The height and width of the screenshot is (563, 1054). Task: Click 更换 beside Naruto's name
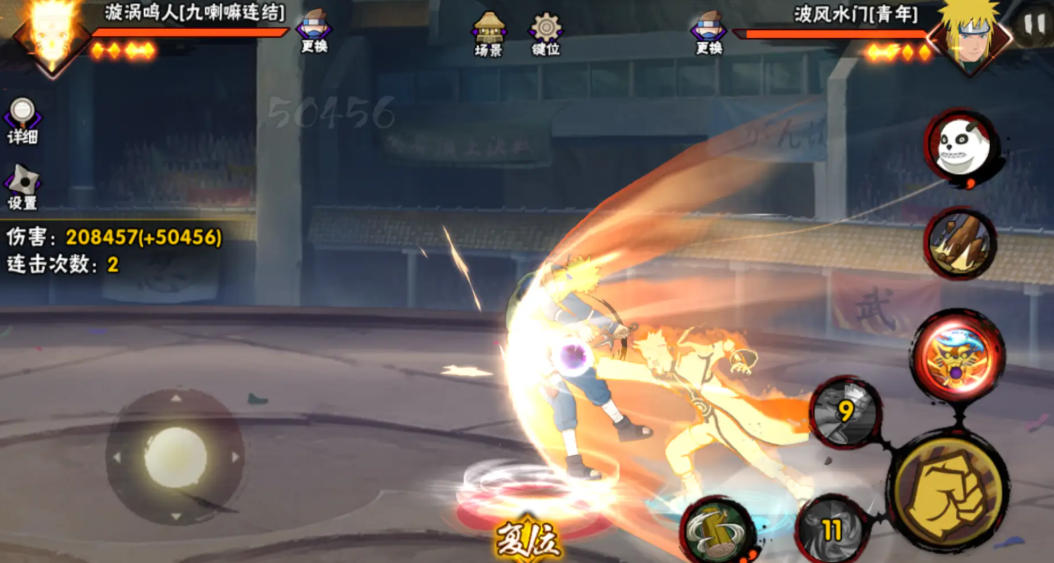pyautogui.click(x=313, y=32)
